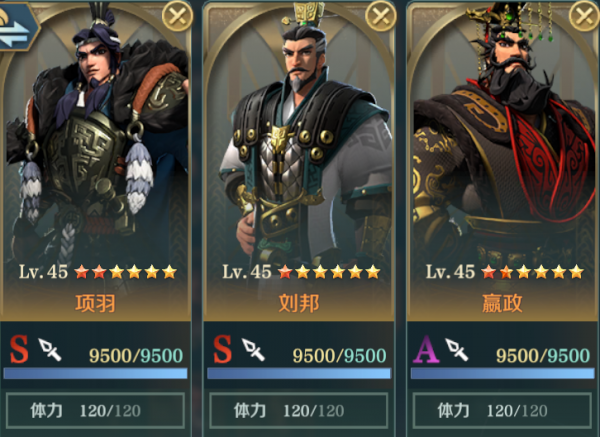Select the 项羽 hero card
This screenshot has height=437, width=600.
pyautogui.click(x=97, y=180)
